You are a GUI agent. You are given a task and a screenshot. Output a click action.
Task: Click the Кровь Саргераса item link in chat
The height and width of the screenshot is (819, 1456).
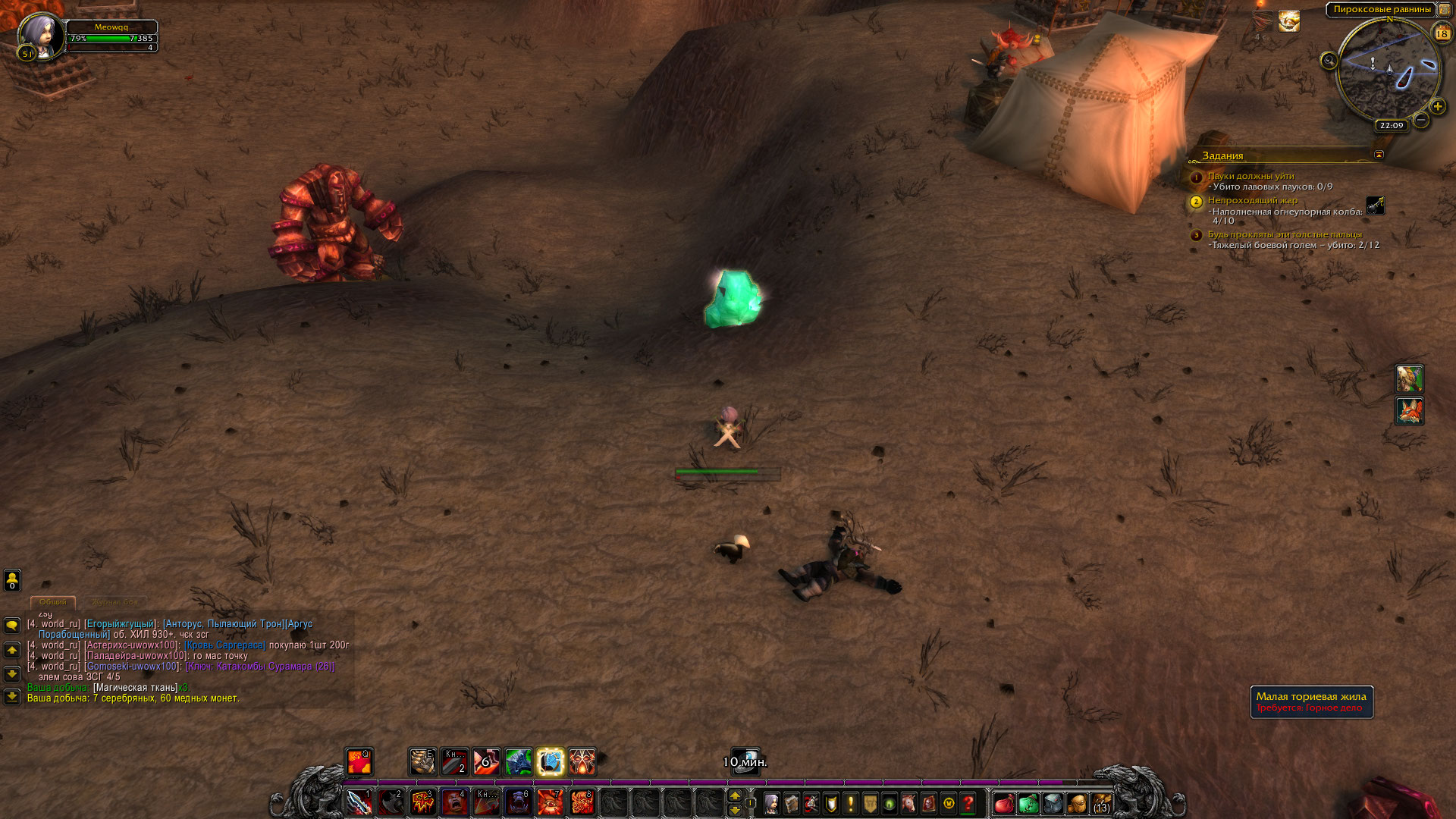(x=224, y=645)
